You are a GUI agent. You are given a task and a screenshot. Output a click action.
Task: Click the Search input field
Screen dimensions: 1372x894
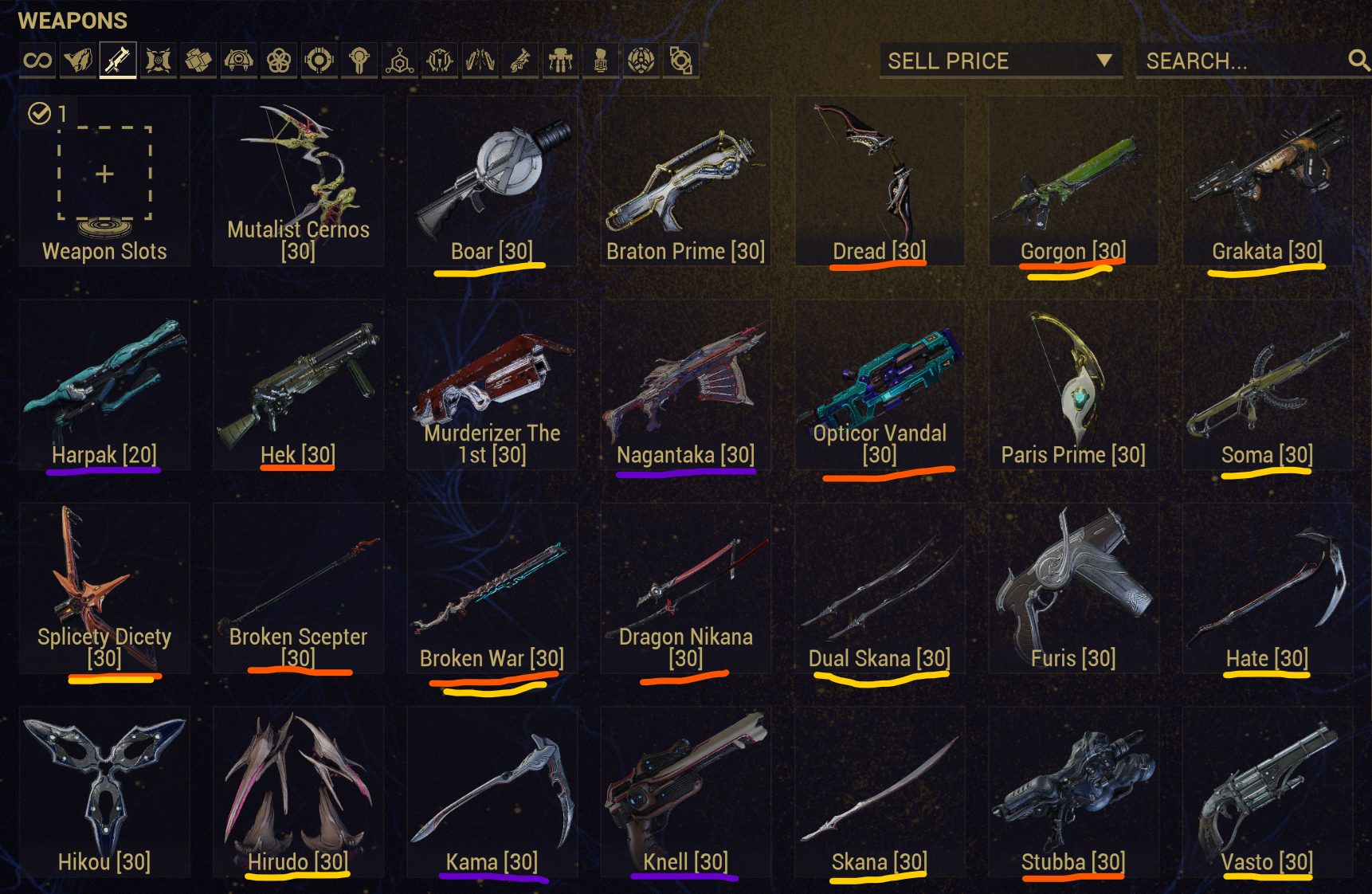point(1243,61)
